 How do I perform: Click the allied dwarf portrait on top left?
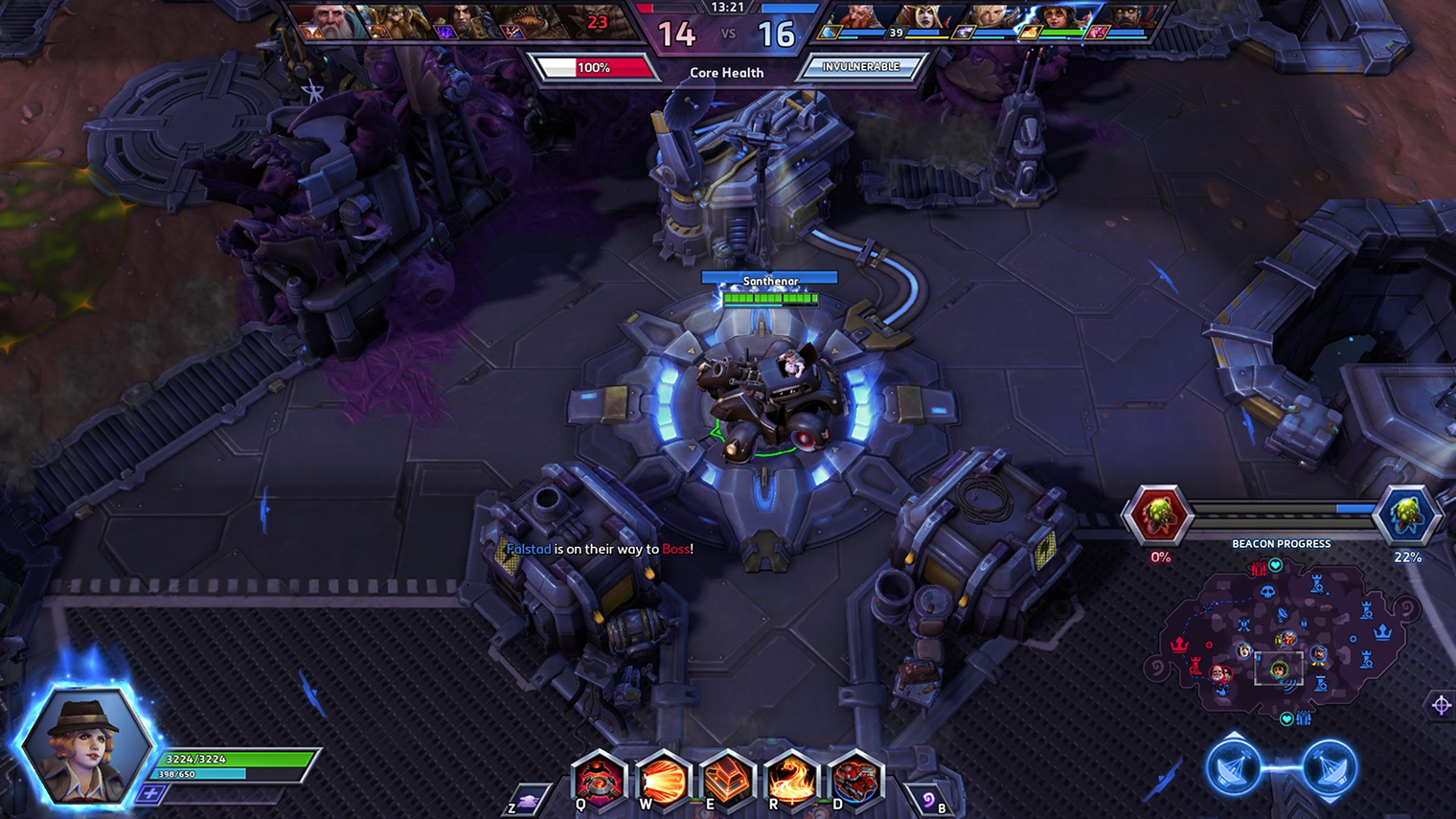pyautogui.click(x=393, y=19)
